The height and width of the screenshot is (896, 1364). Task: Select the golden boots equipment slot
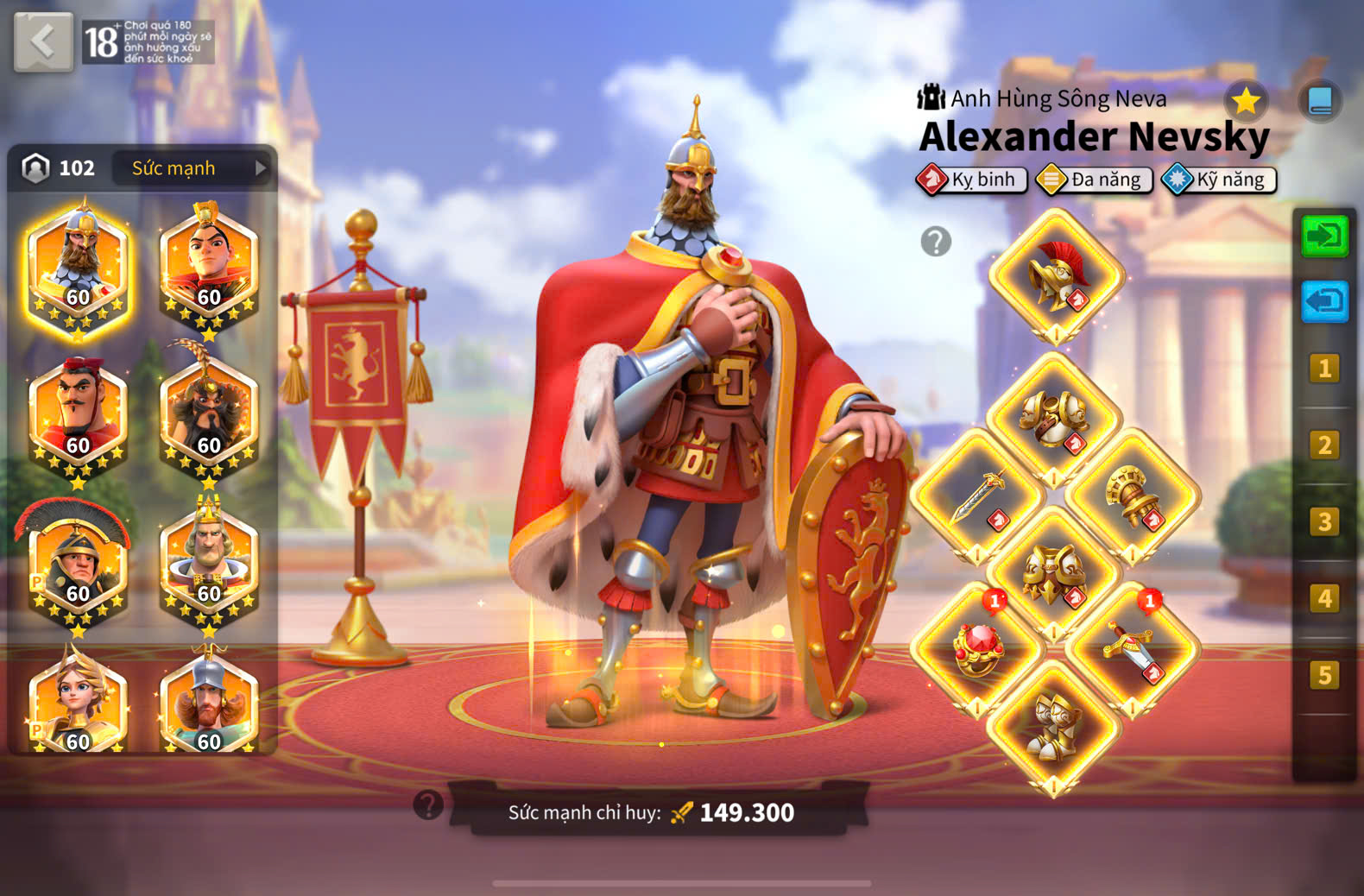click(1054, 727)
